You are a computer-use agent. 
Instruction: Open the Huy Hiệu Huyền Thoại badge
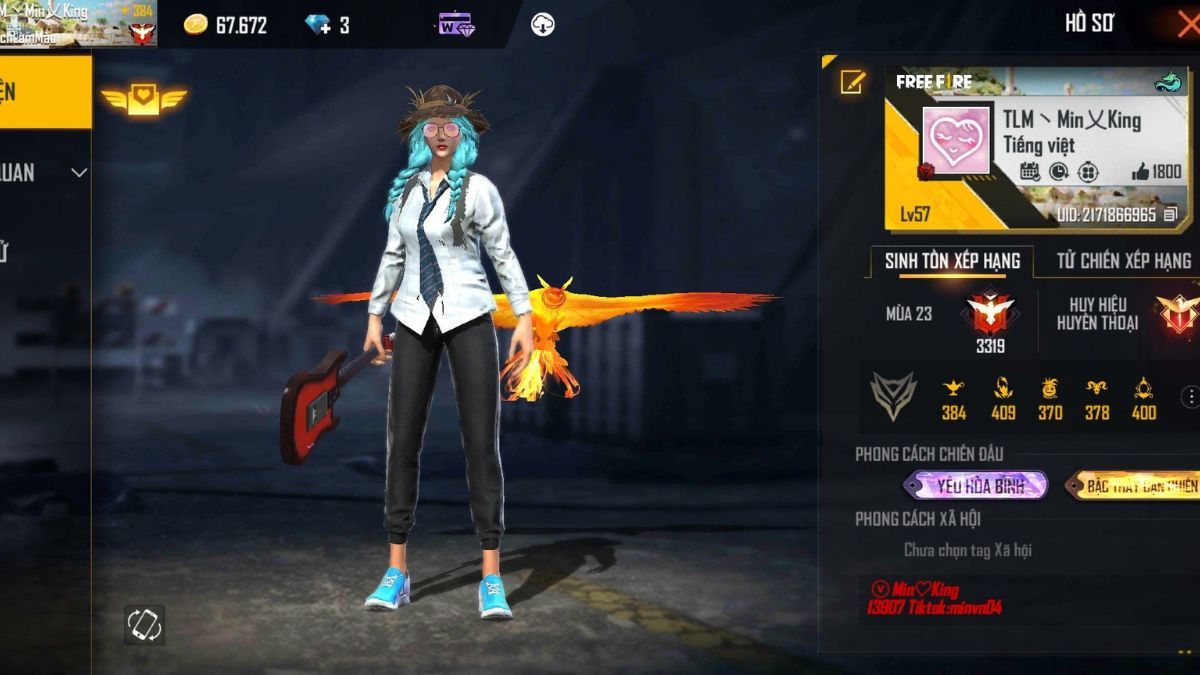pos(1177,313)
